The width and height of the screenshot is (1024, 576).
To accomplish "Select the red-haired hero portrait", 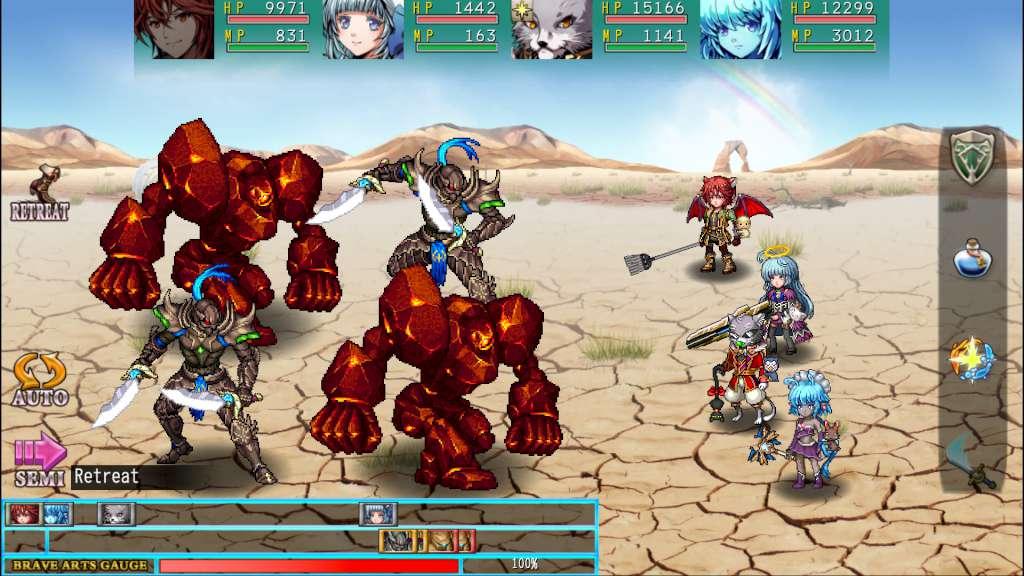I will coord(175,29).
